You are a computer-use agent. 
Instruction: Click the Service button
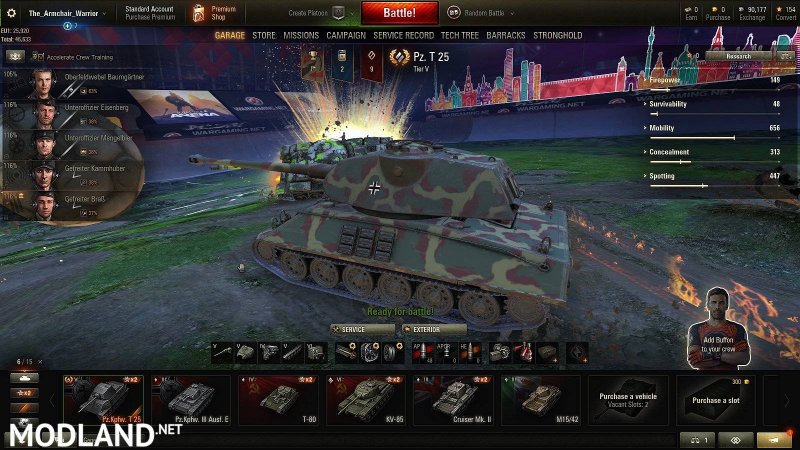pos(363,329)
